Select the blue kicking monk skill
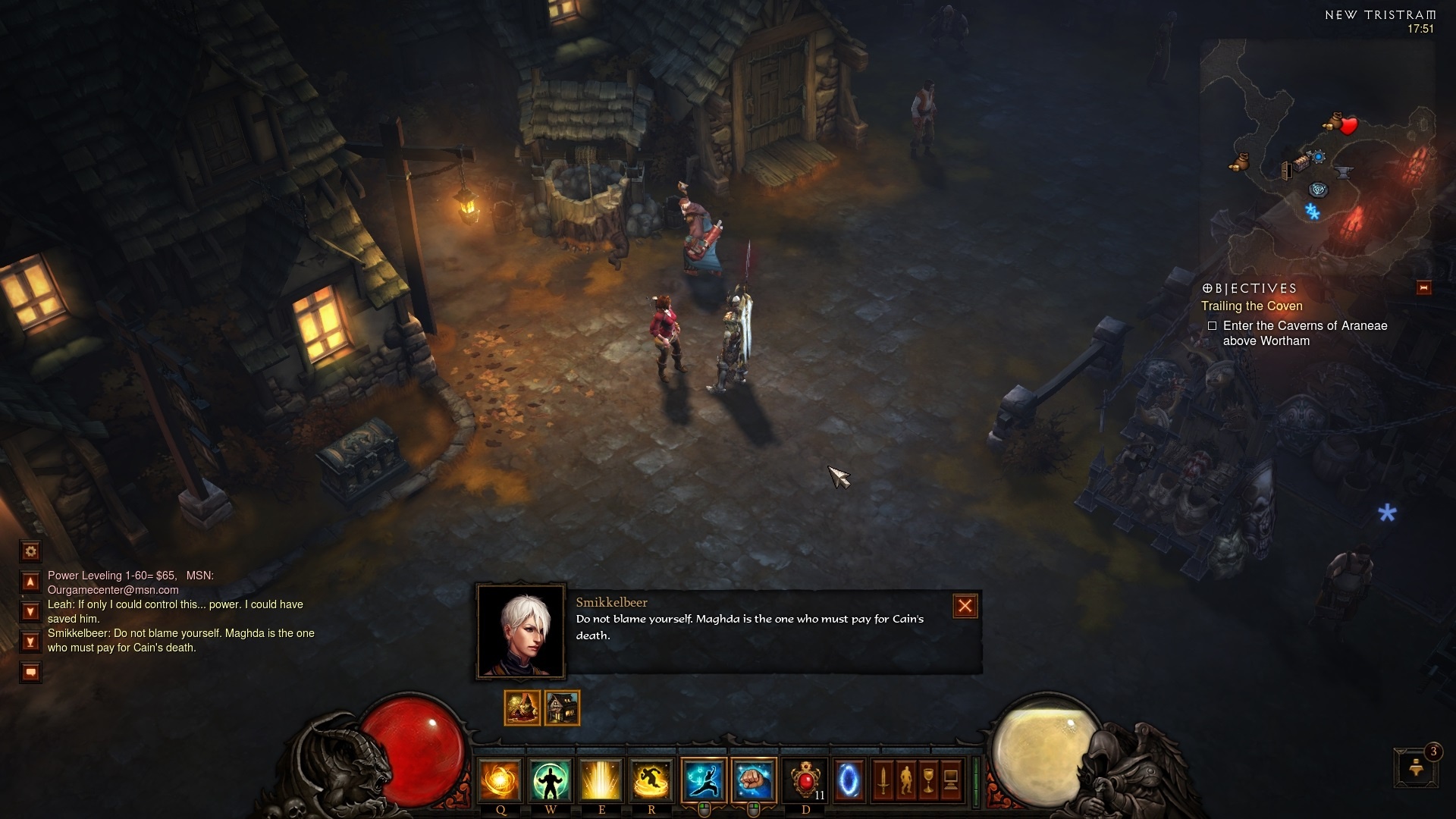This screenshot has width=1456, height=819. (x=704, y=780)
